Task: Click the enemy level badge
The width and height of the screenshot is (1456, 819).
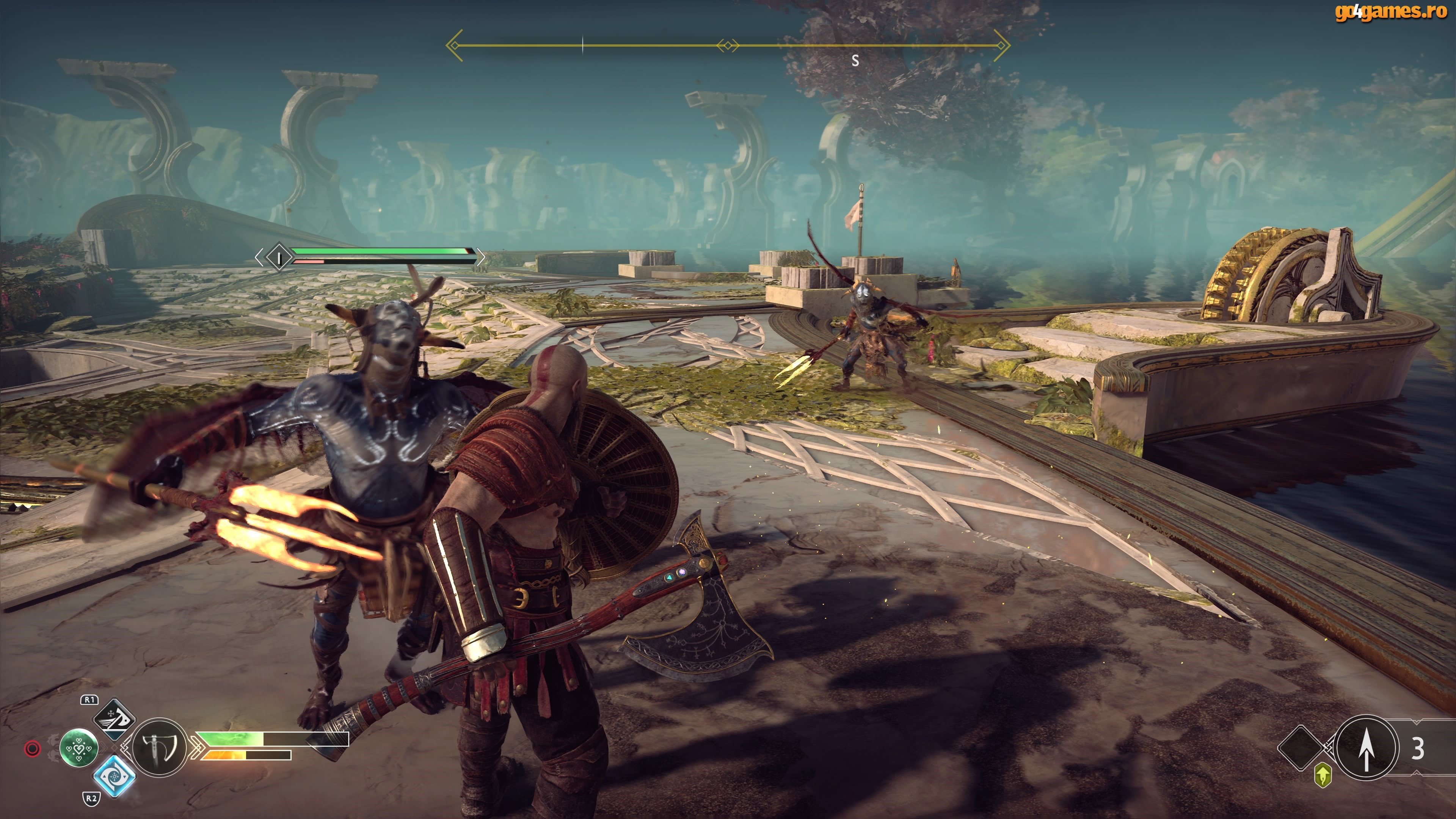Action: [278, 258]
